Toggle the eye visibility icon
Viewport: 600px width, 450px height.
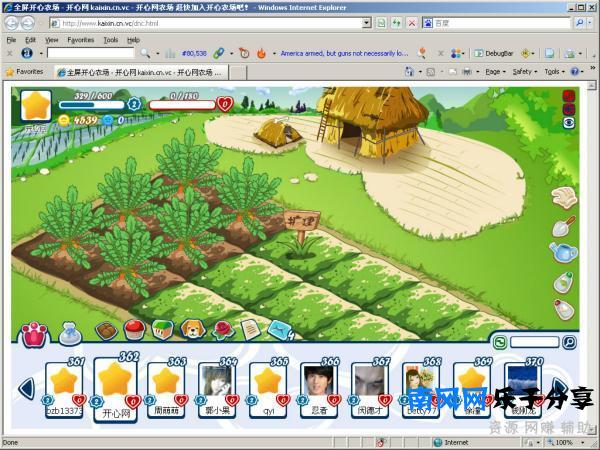click(x=569, y=122)
